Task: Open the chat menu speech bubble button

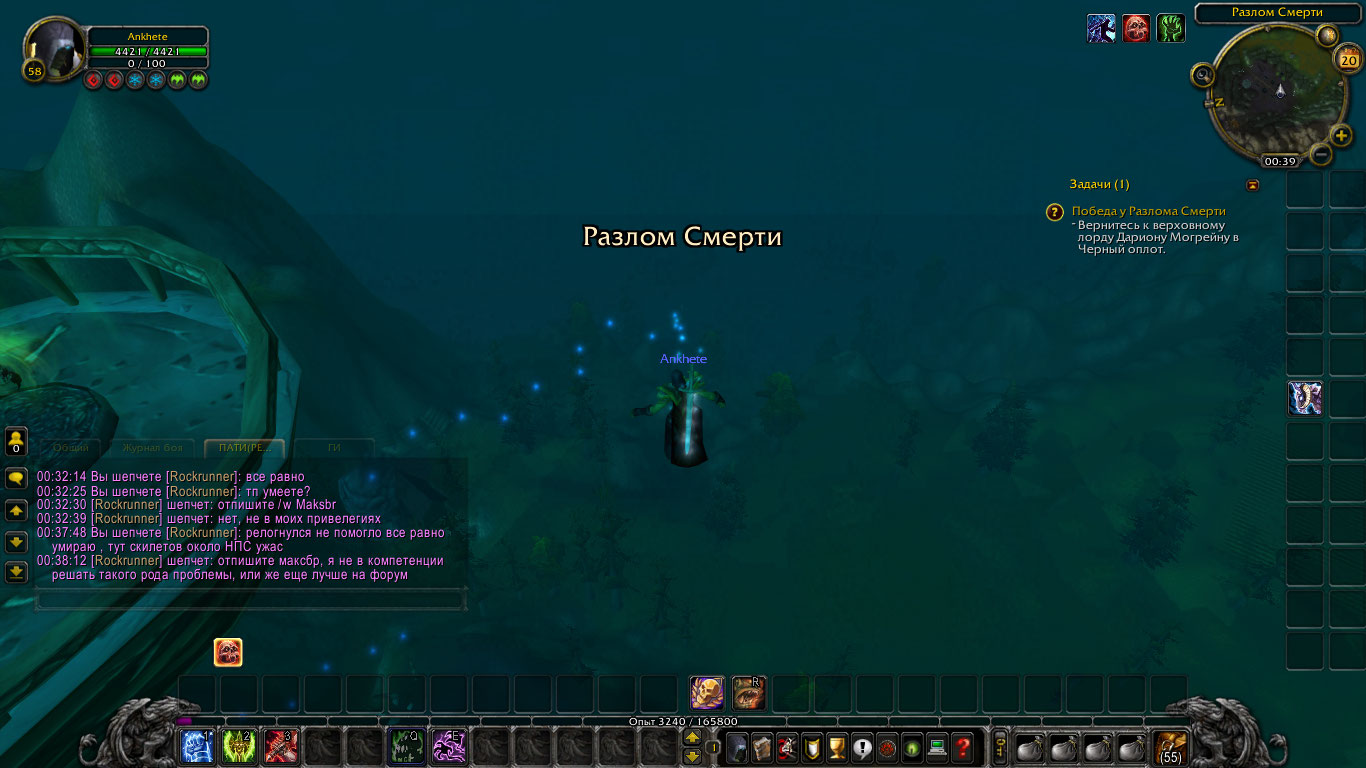Action: coord(16,479)
